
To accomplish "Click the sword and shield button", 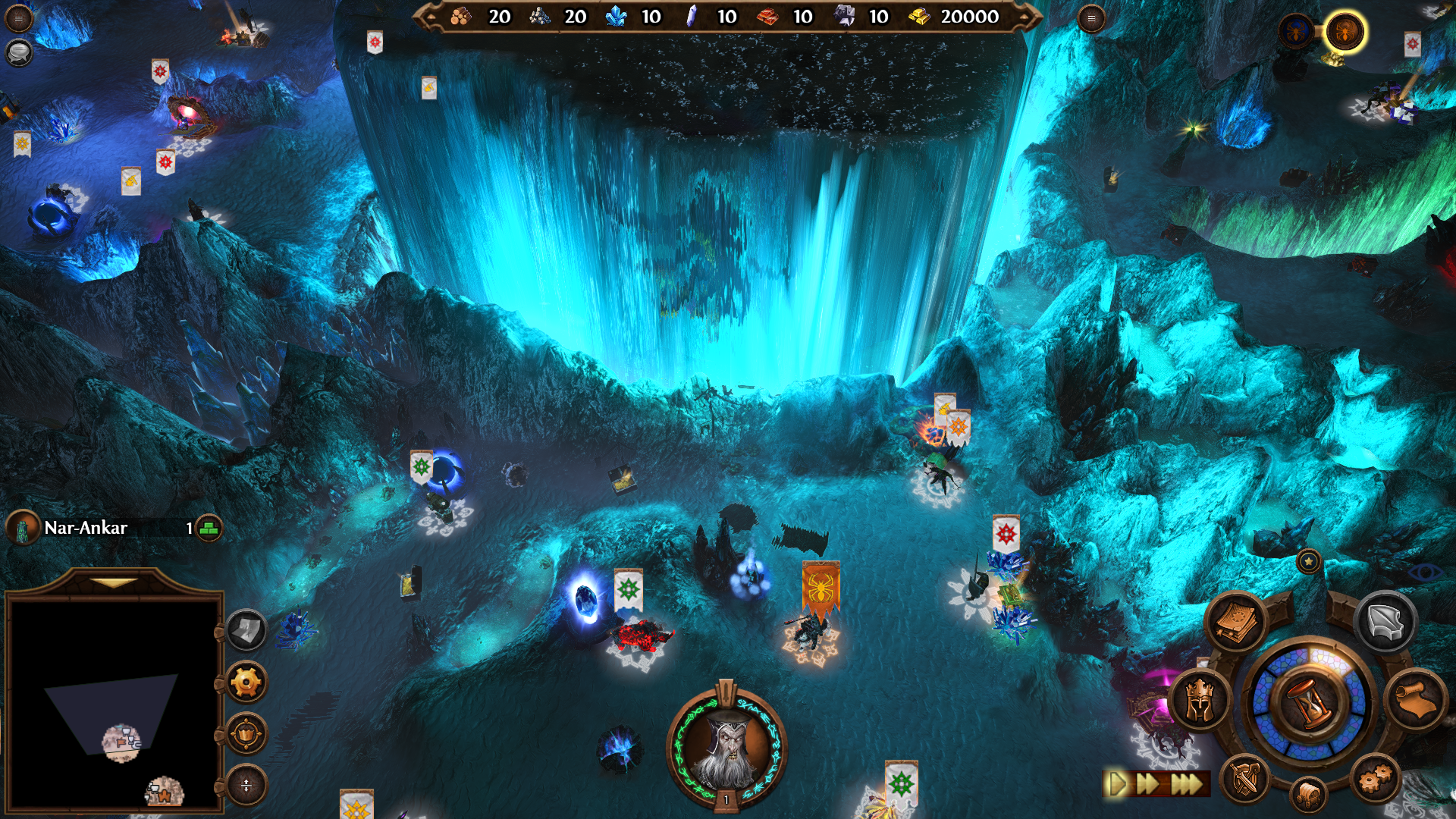I will coord(1244,779).
